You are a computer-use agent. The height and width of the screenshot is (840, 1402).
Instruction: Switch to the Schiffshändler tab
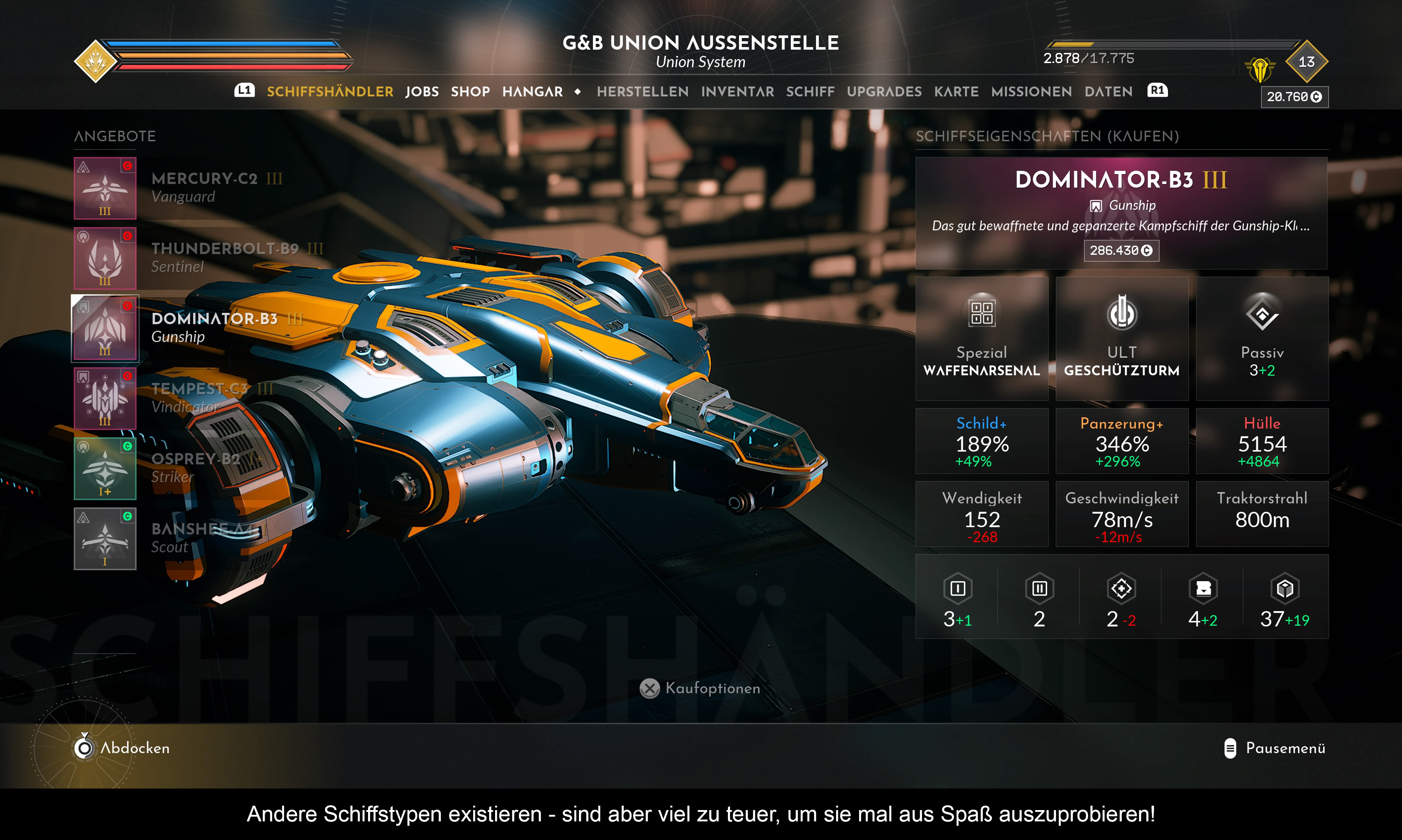(329, 92)
